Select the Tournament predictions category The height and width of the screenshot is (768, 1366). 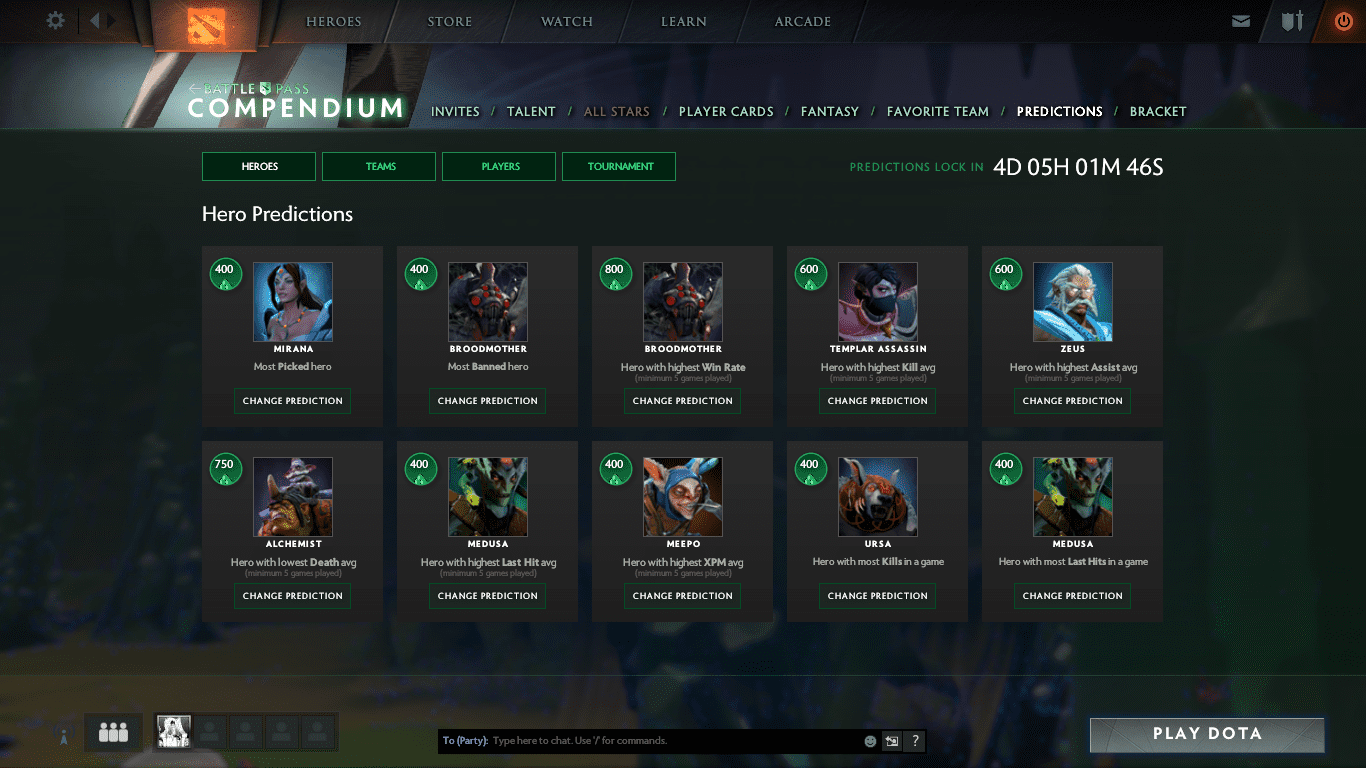tap(619, 167)
